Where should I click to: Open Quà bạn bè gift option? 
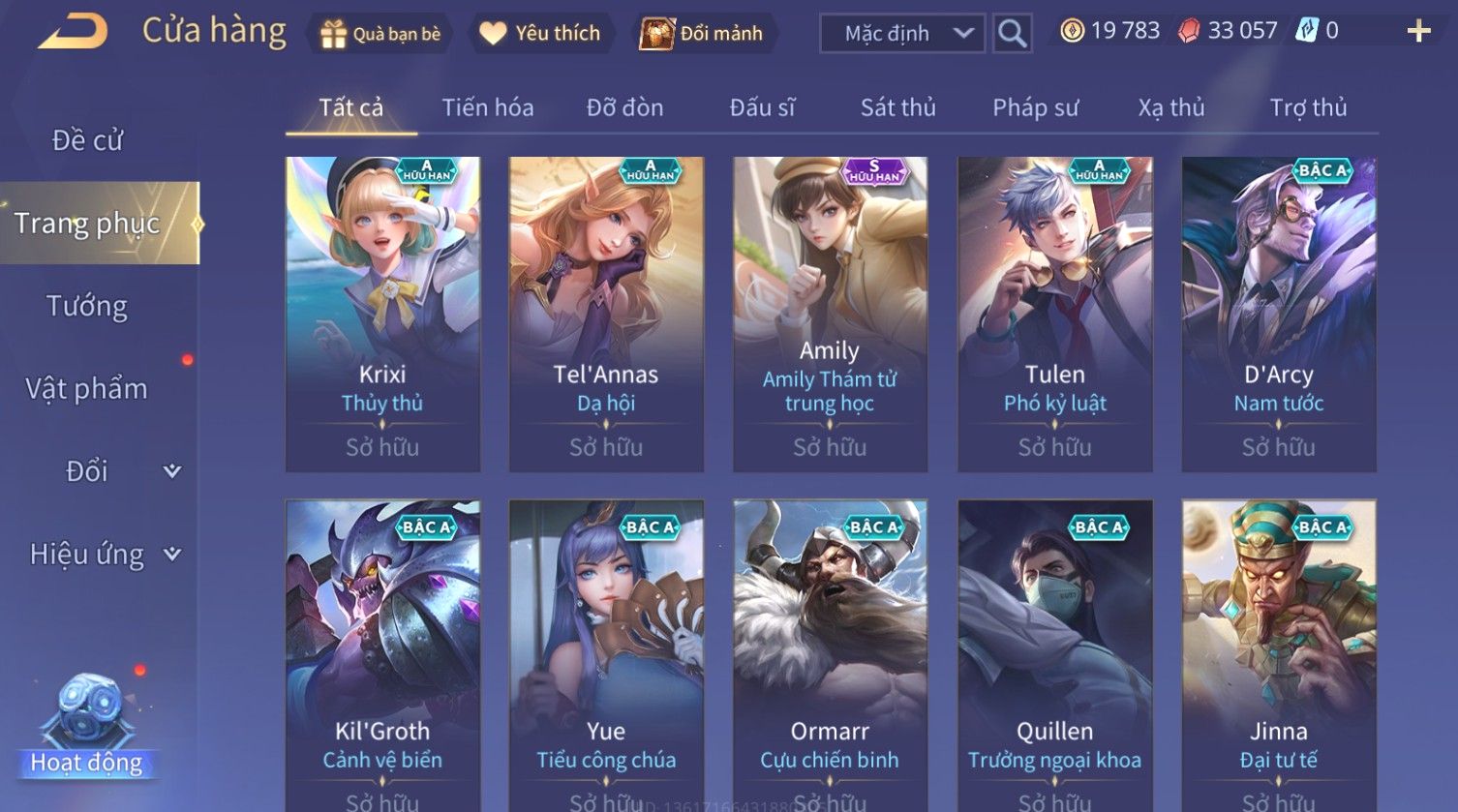tap(380, 34)
